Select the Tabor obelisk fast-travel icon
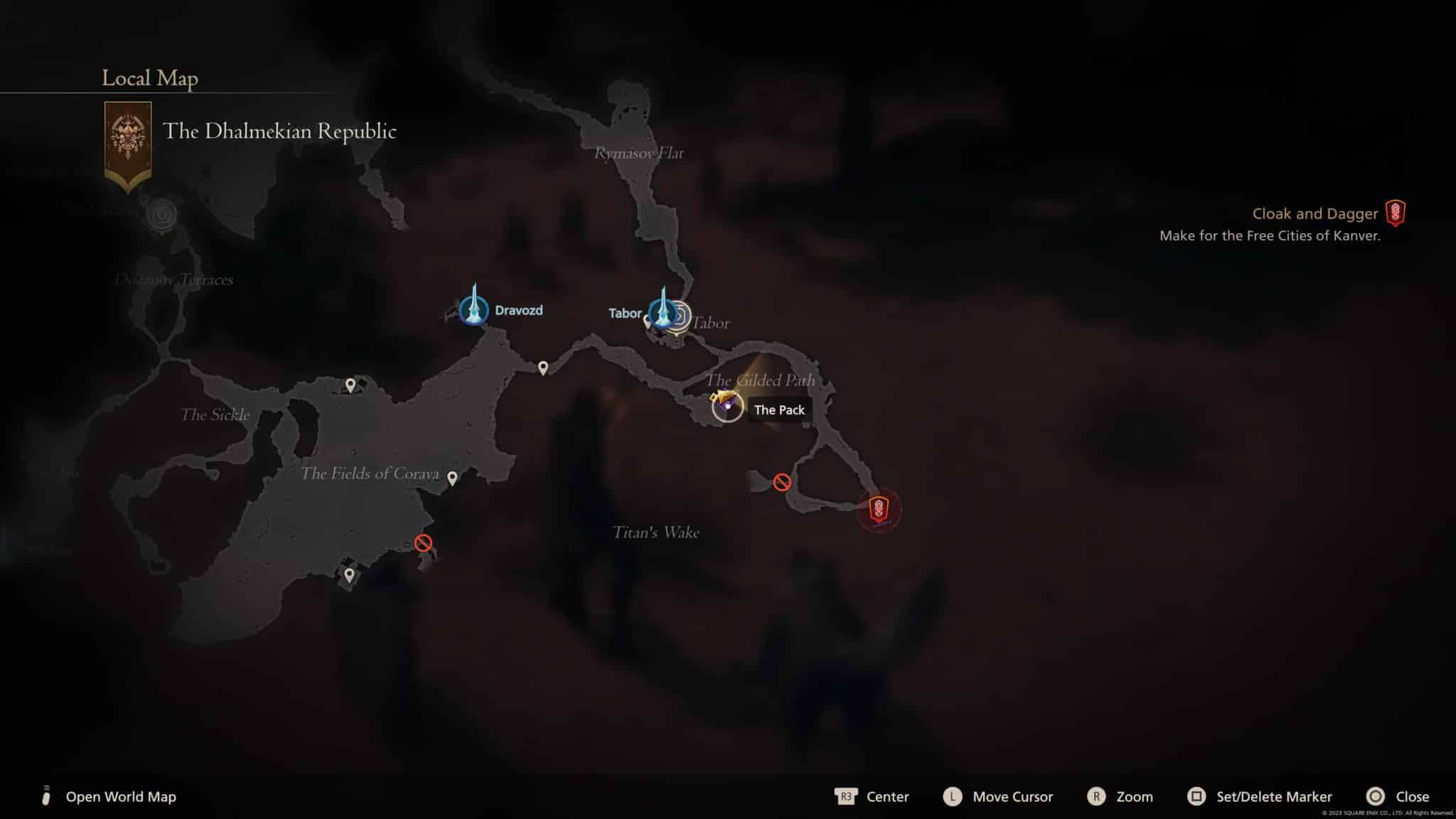The image size is (1456, 819). (664, 313)
